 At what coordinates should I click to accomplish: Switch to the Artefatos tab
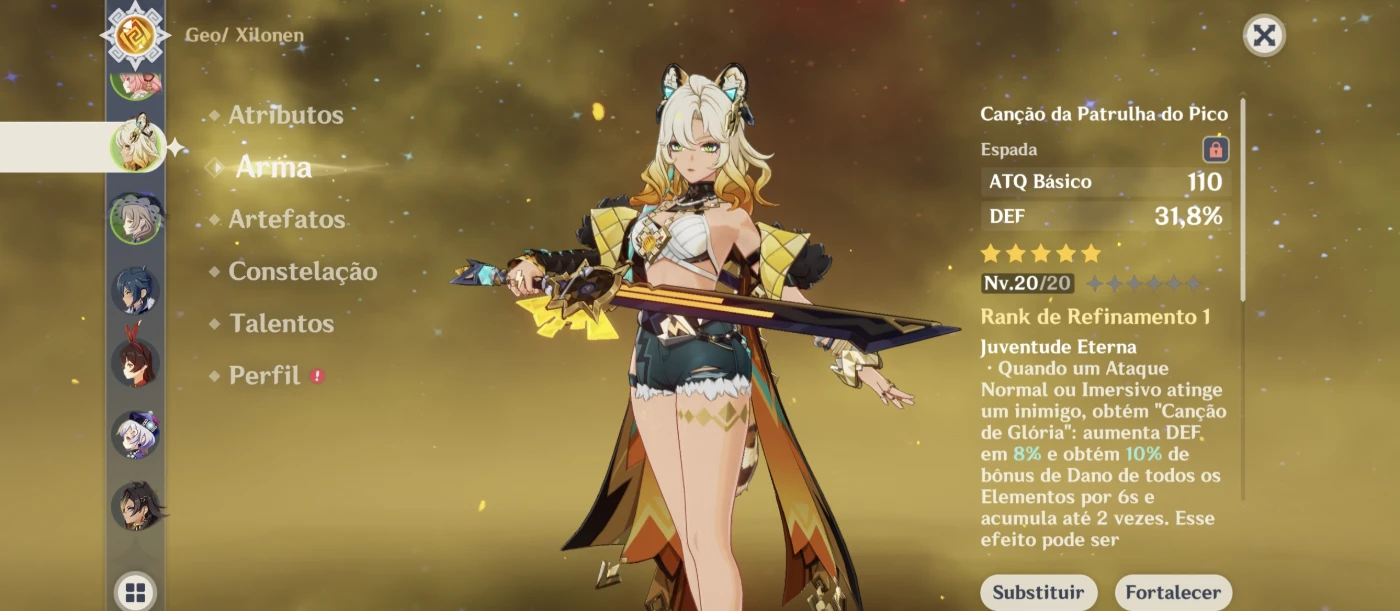(286, 219)
